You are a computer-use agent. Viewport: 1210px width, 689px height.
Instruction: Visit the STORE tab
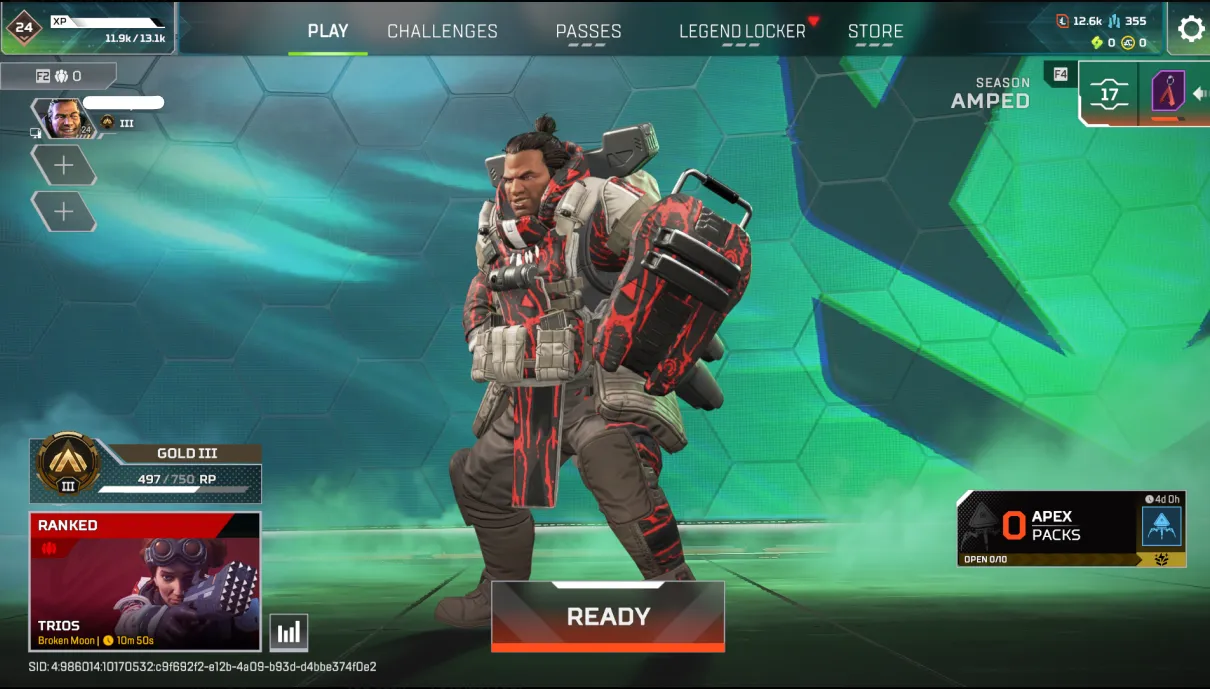[874, 31]
